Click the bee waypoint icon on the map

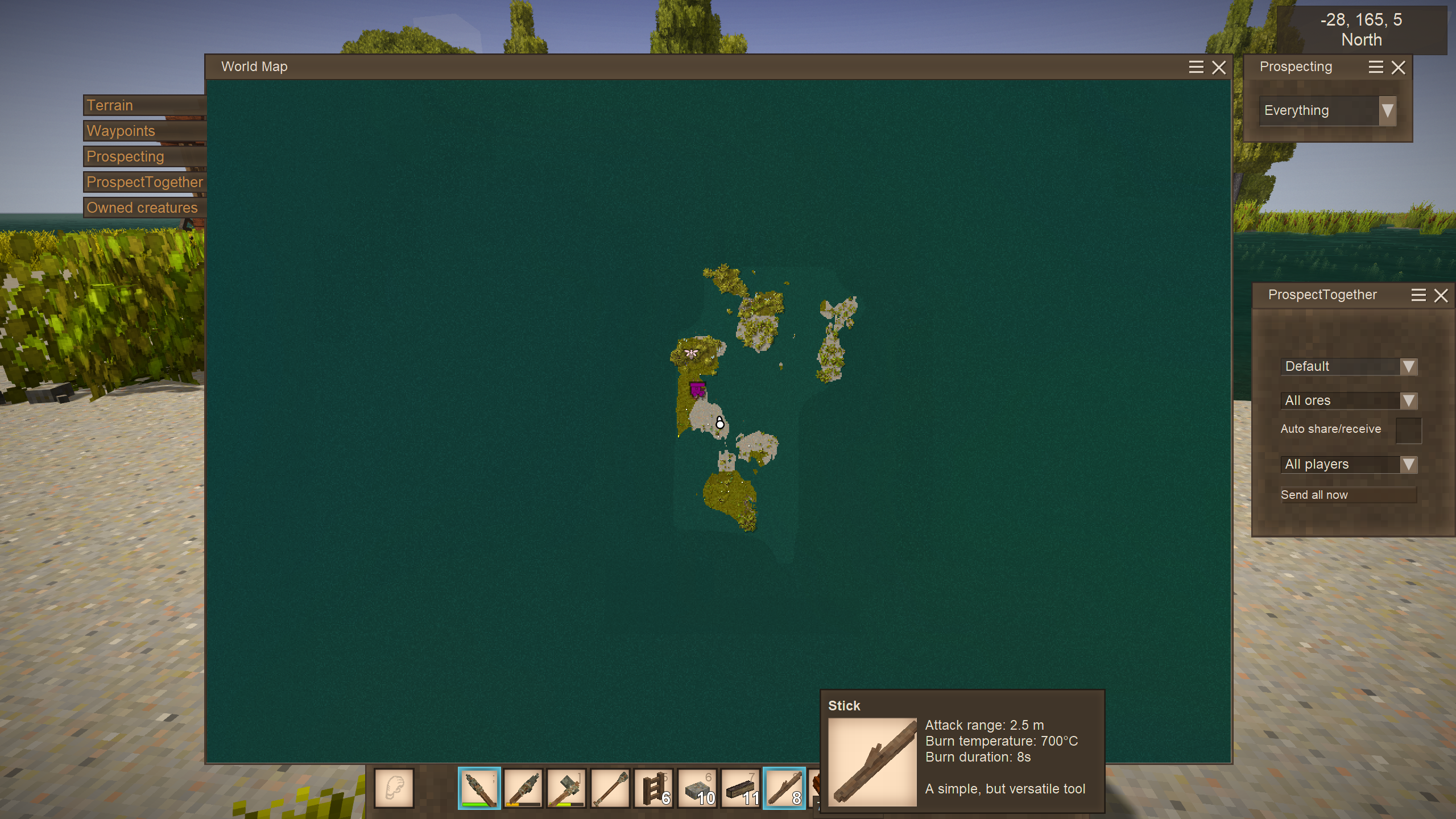tap(691, 353)
